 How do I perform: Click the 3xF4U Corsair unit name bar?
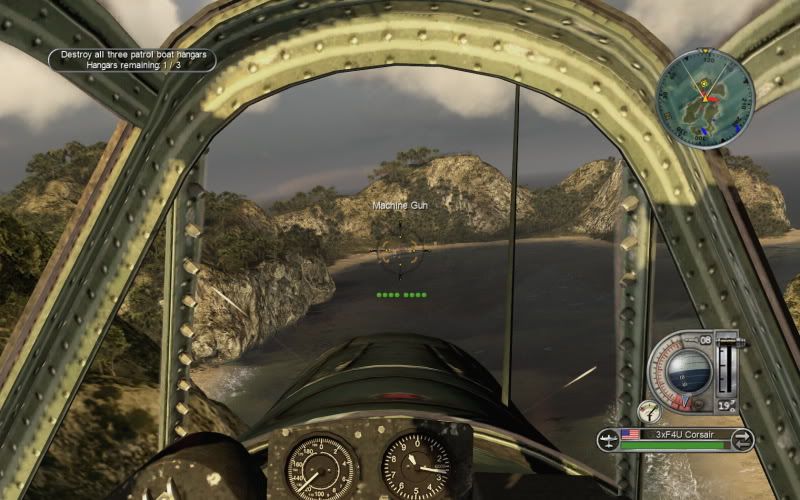(675, 435)
